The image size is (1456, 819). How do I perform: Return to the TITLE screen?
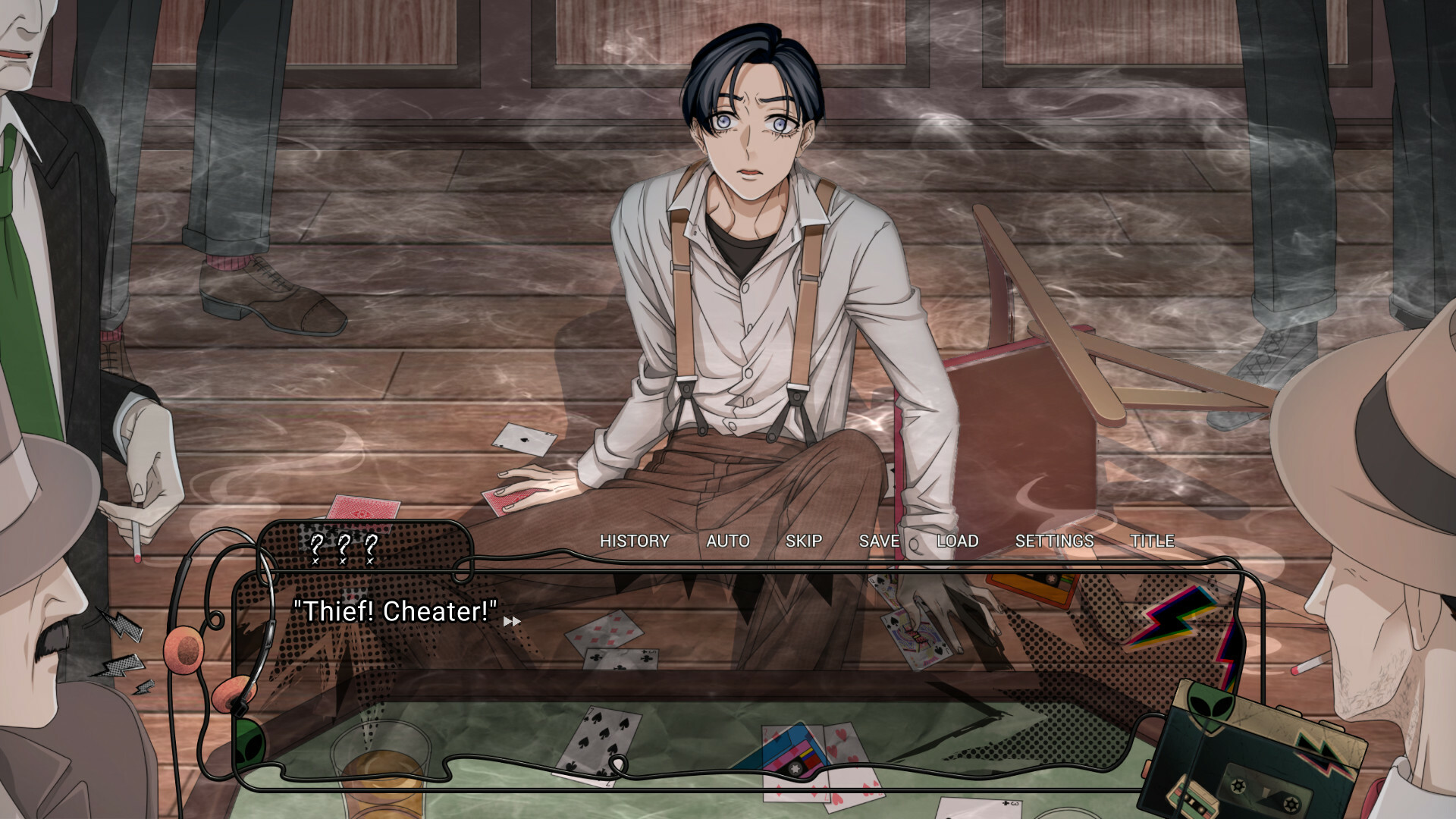(1153, 541)
